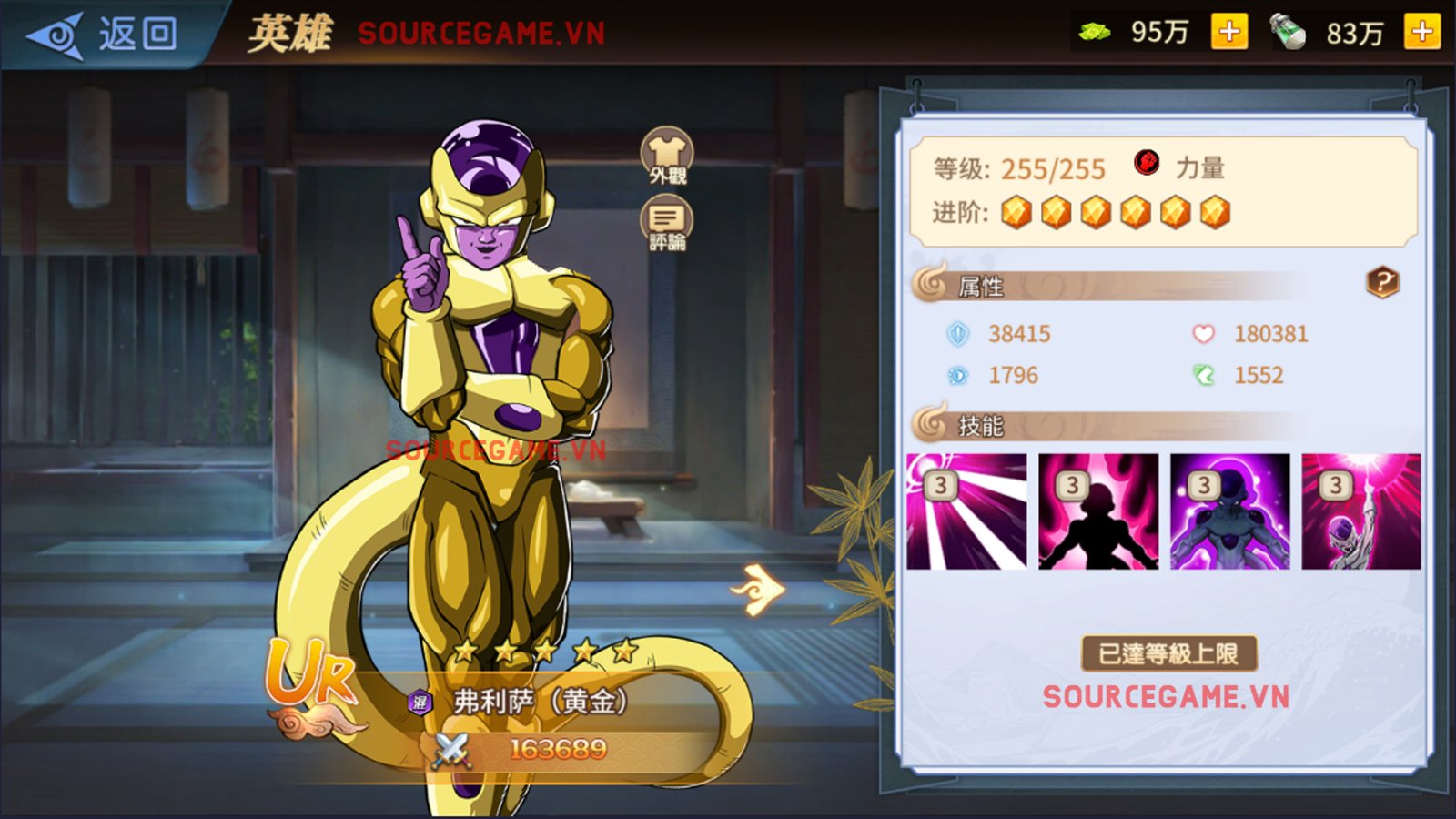1456x819 pixels.
Task: Add more green cash currency
Action: pos(1228,32)
